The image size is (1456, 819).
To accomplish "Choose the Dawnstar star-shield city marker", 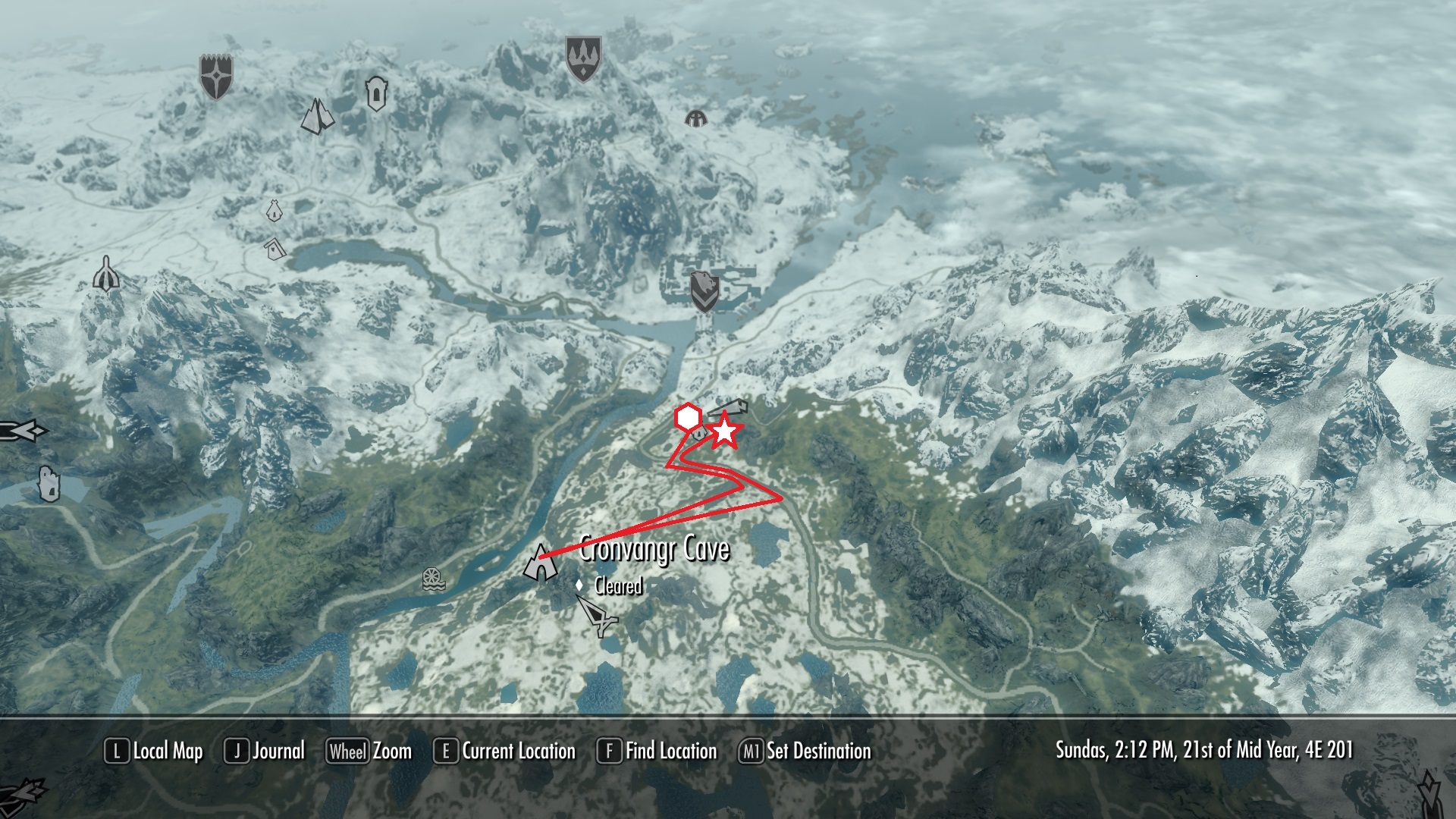I will (216, 76).
